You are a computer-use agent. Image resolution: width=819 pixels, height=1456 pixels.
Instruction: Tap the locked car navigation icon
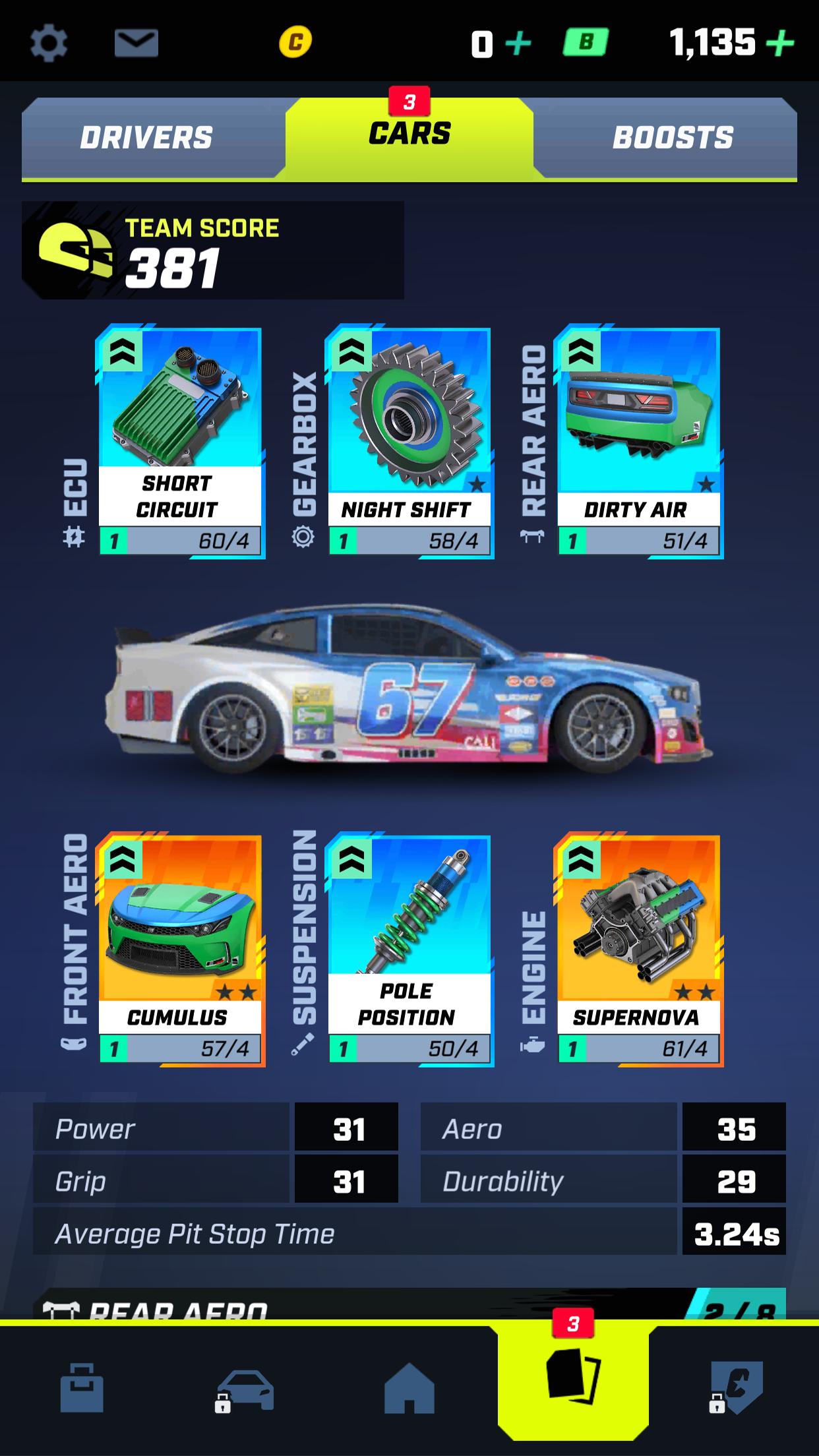(245, 1389)
